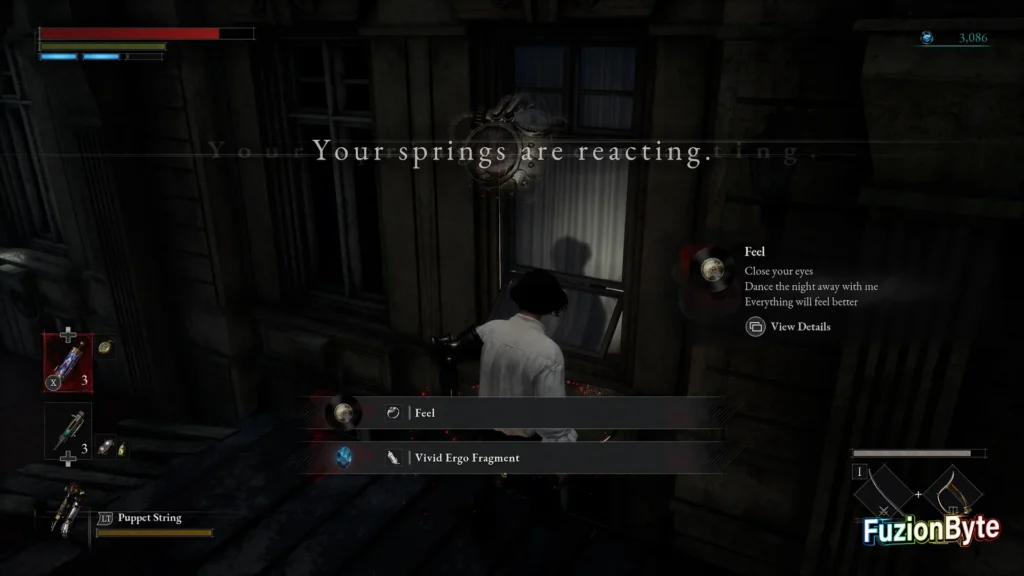Select the Vivid Ergo Fragment pickup row
This screenshot has width=1024, height=576.
(522, 457)
